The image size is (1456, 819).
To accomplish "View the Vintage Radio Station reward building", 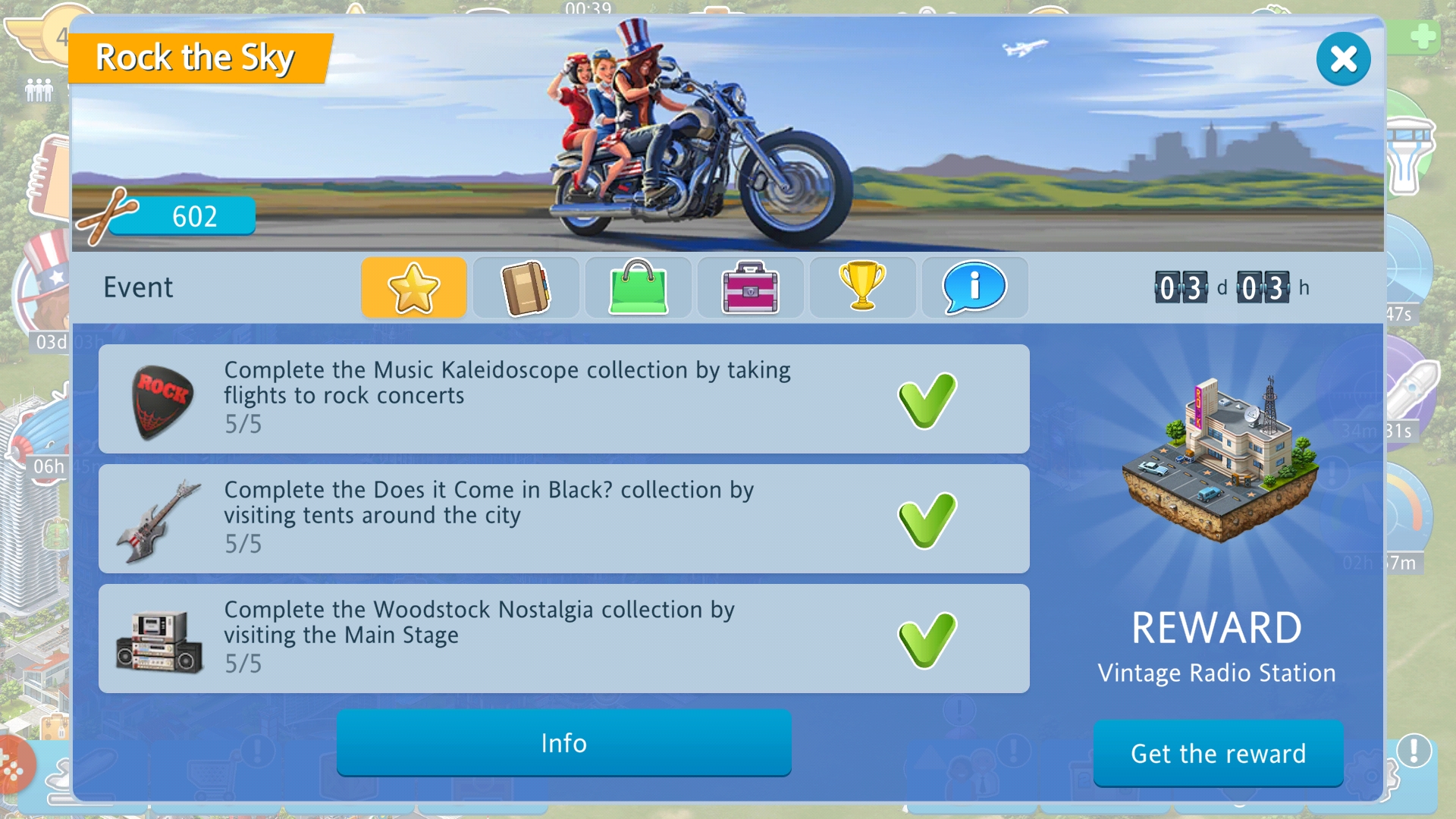I will [x=1219, y=463].
